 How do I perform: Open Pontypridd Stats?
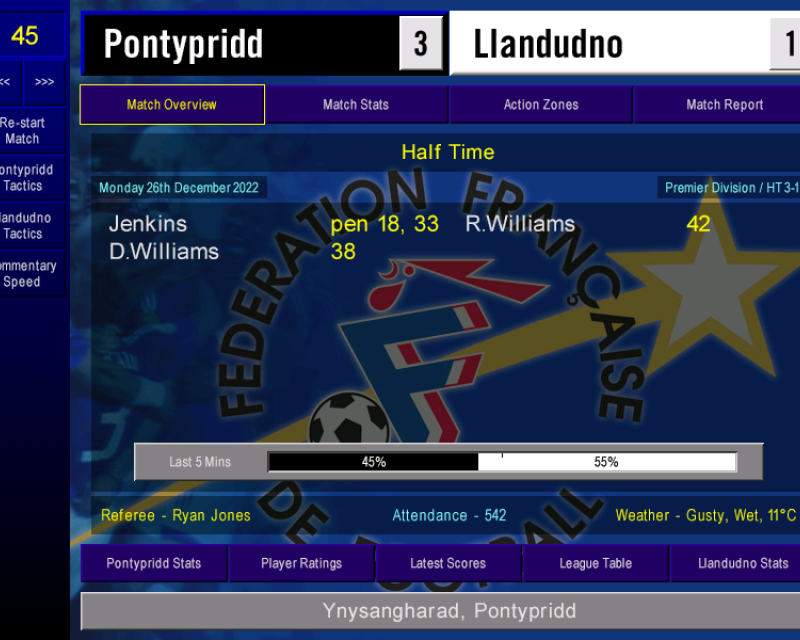154,563
